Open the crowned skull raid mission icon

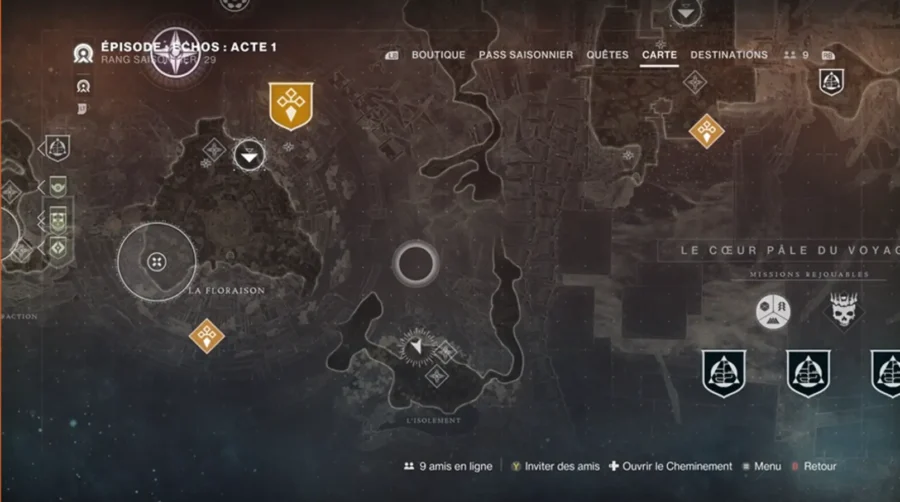pyautogui.click(x=845, y=311)
